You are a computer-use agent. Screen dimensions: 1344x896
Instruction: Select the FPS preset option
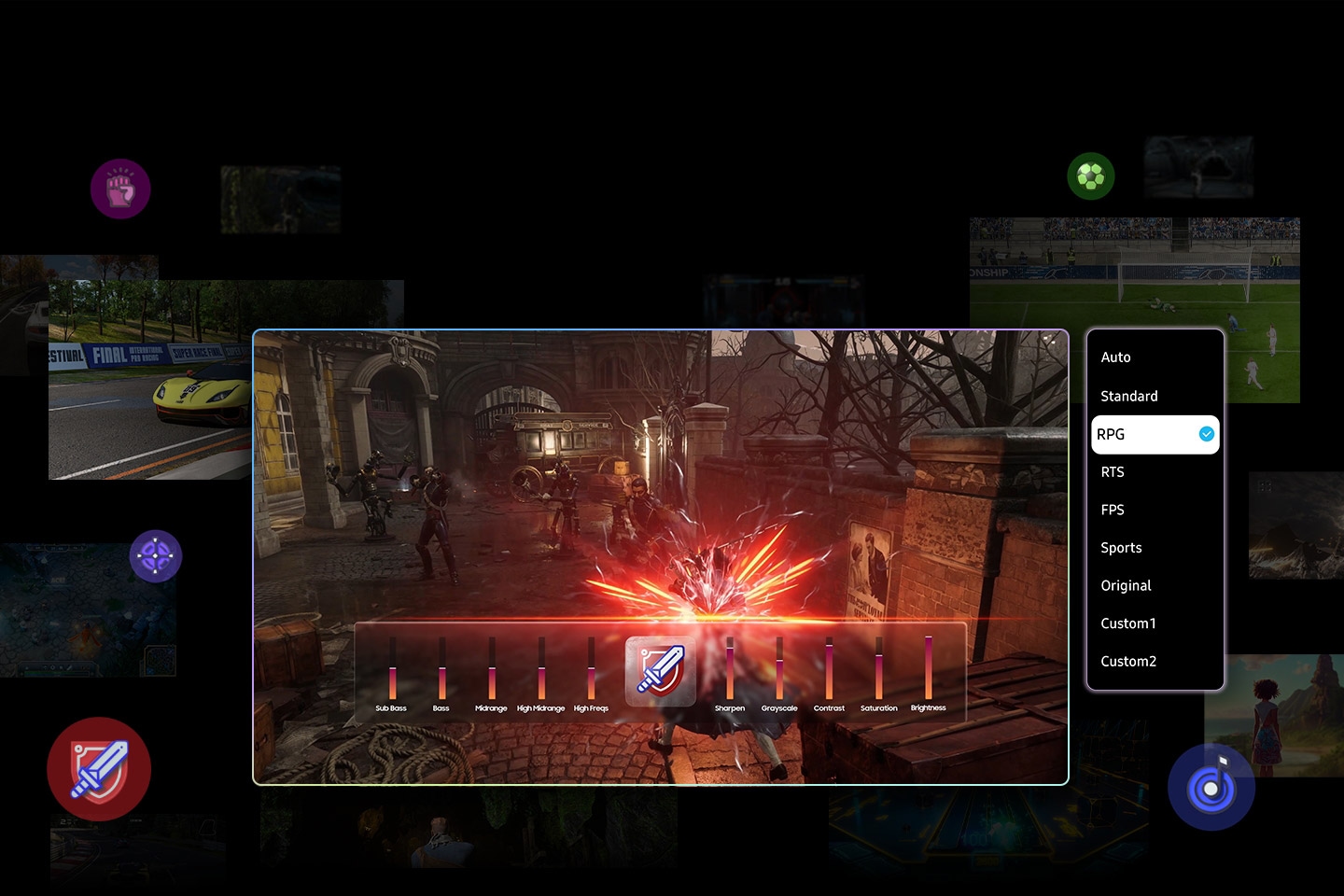pos(1113,510)
